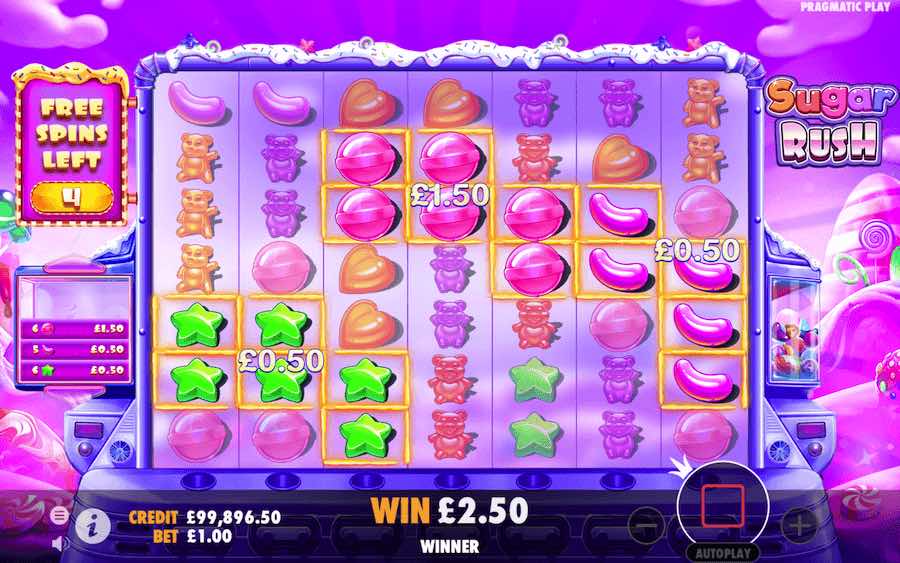The width and height of the screenshot is (900, 563).
Task: Open the hamburger menu icon
Action: pos(60,514)
